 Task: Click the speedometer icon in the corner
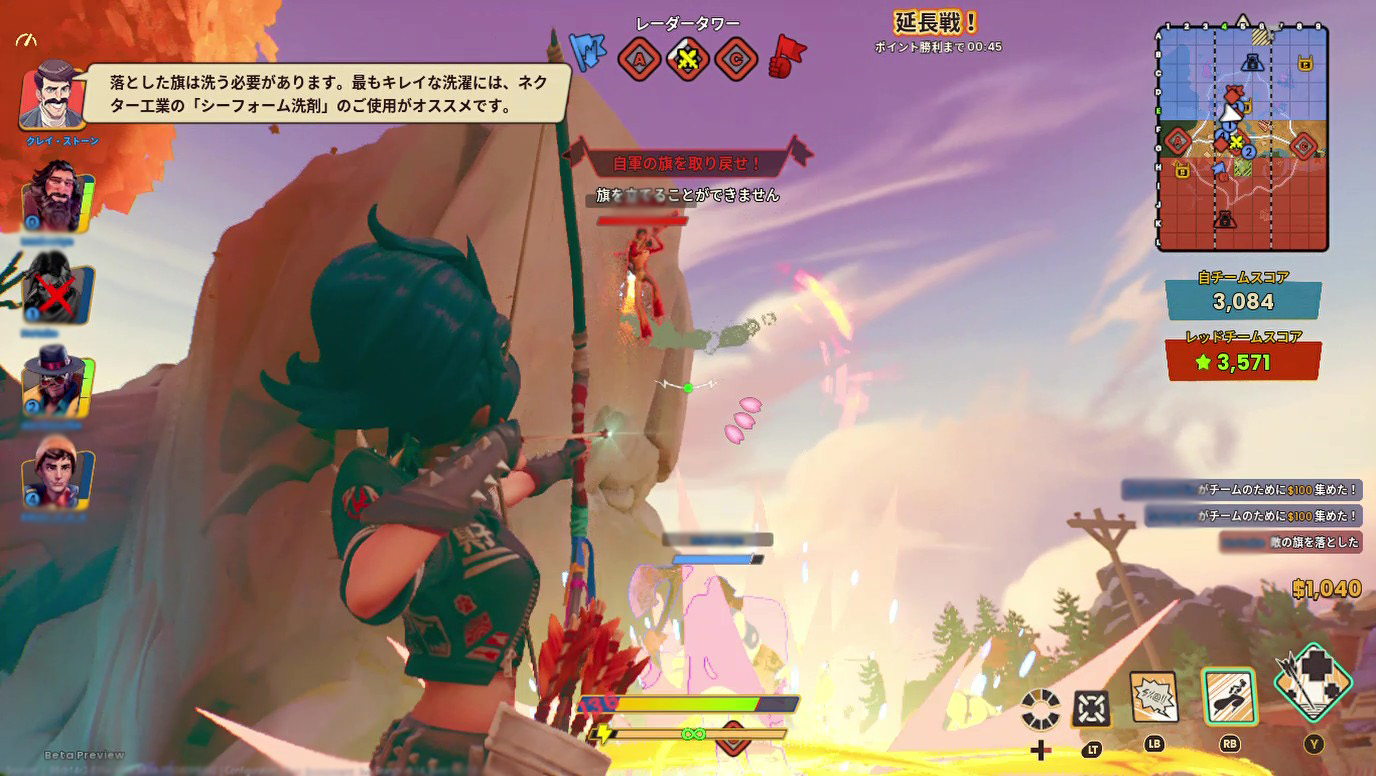(27, 40)
